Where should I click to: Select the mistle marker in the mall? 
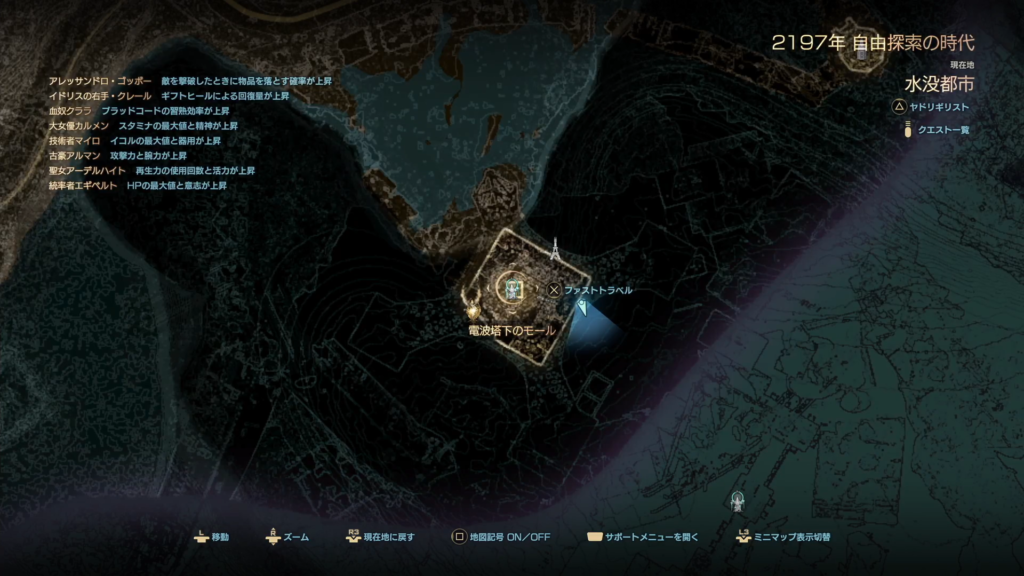tap(513, 289)
